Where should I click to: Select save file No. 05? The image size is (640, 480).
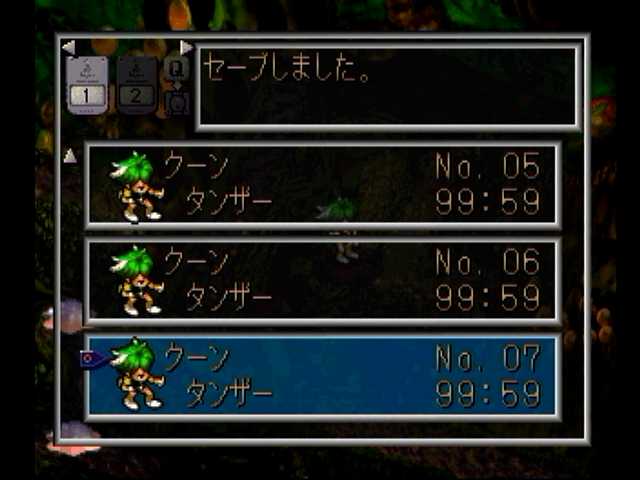[x=322, y=186]
